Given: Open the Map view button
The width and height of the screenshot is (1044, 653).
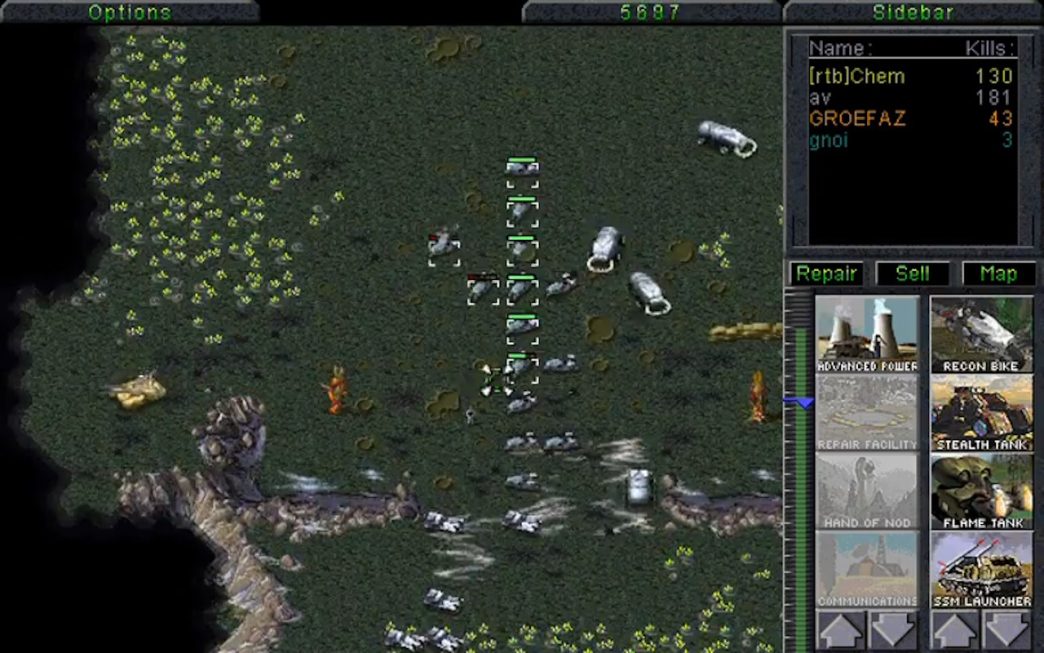Looking at the screenshot, I should 998,274.
